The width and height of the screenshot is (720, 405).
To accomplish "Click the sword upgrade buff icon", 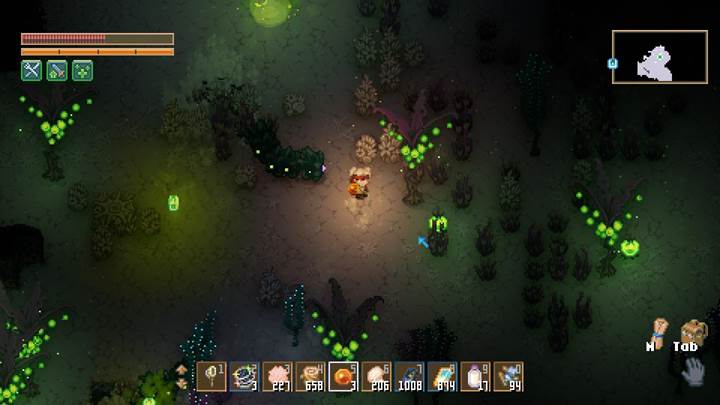I will (x=57, y=70).
